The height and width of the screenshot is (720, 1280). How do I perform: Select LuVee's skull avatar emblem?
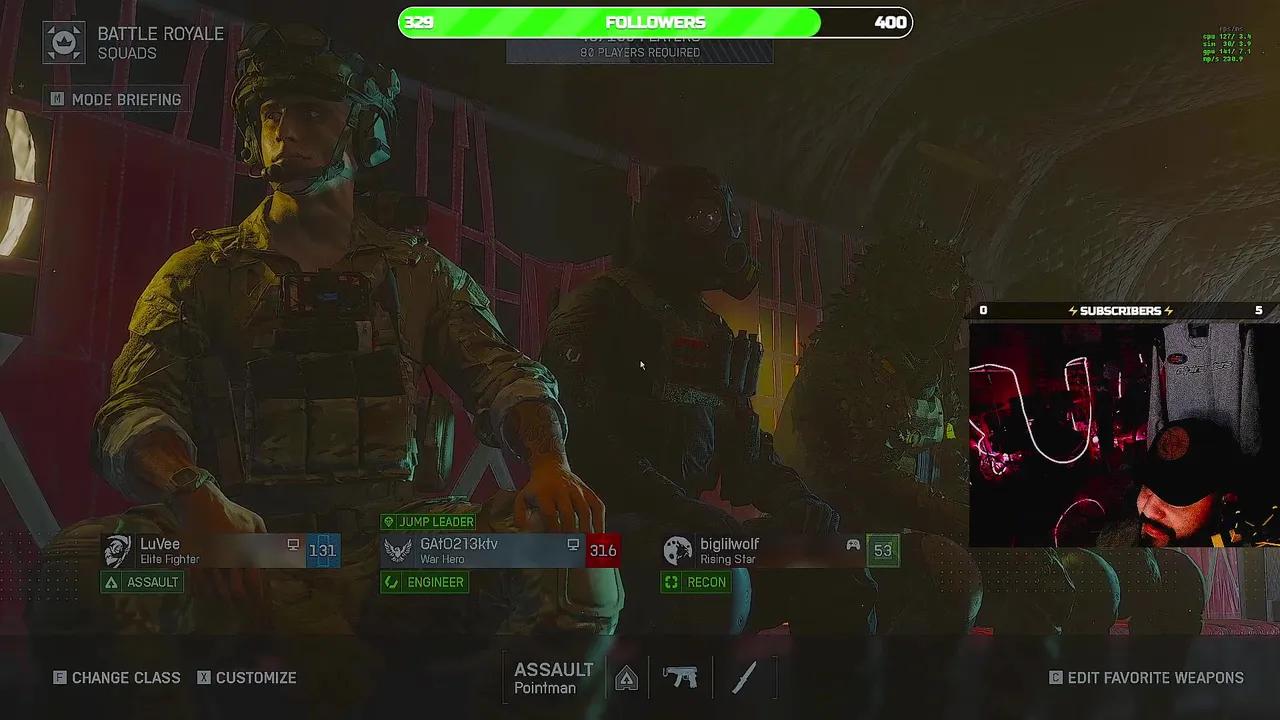click(x=117, y=550)
